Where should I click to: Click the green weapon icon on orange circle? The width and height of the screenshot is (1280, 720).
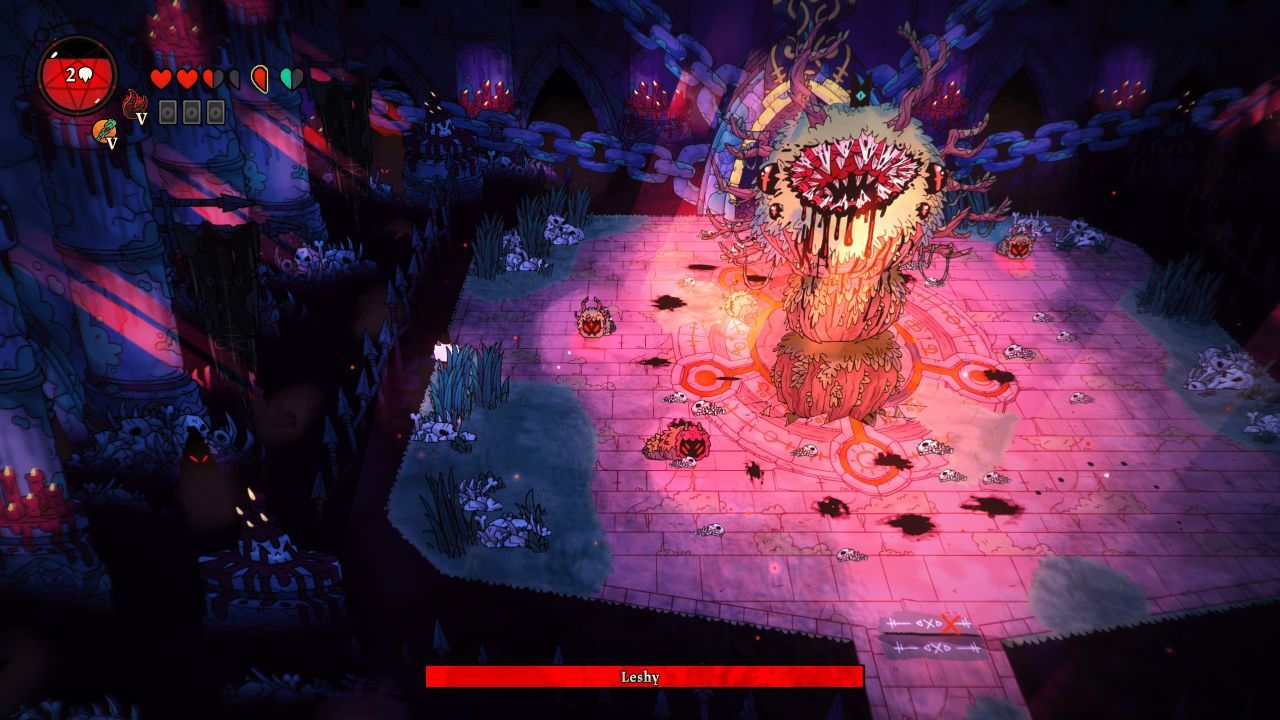103,130
